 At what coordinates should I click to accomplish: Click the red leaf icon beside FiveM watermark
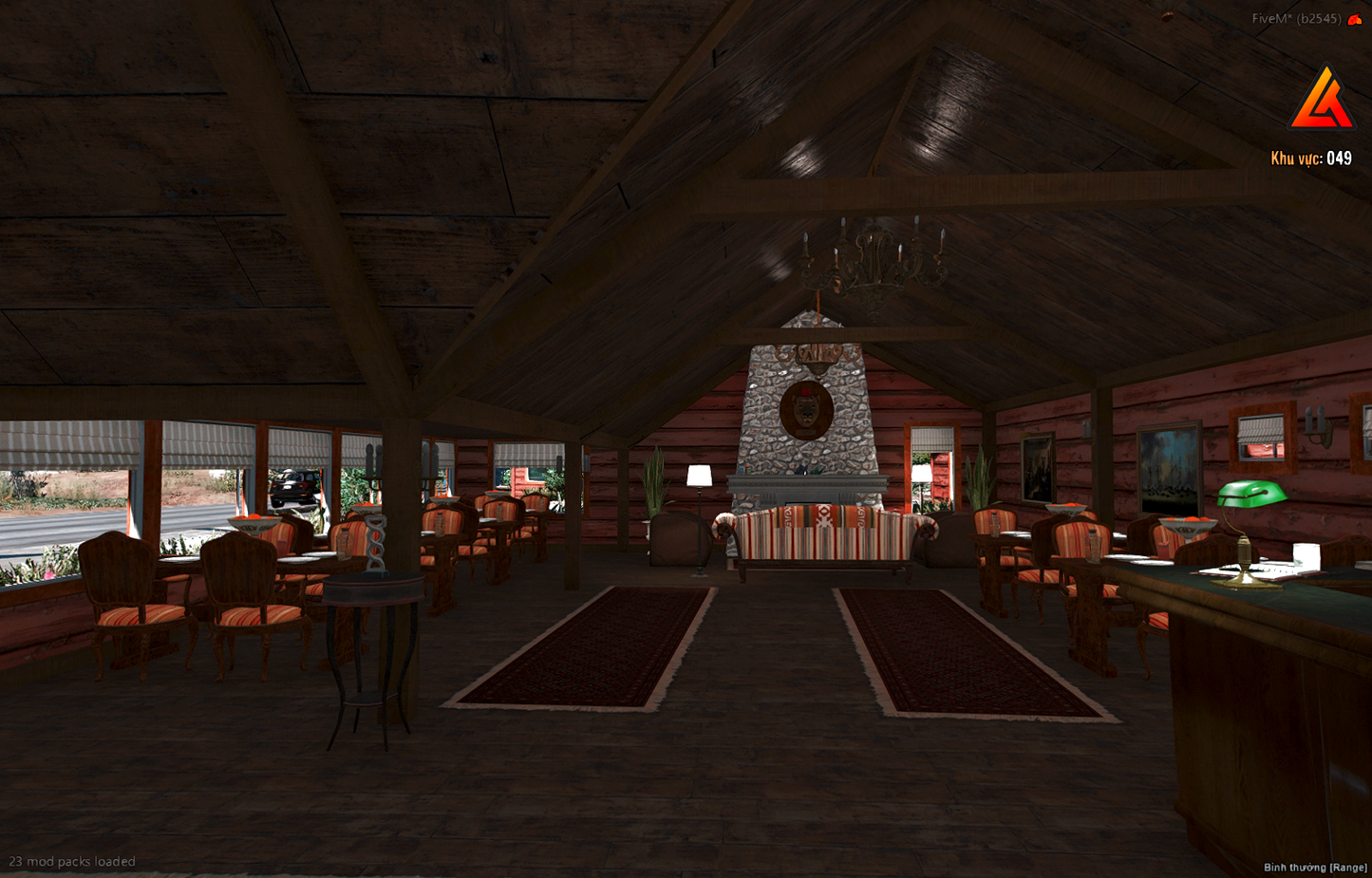pos(1355,19)
